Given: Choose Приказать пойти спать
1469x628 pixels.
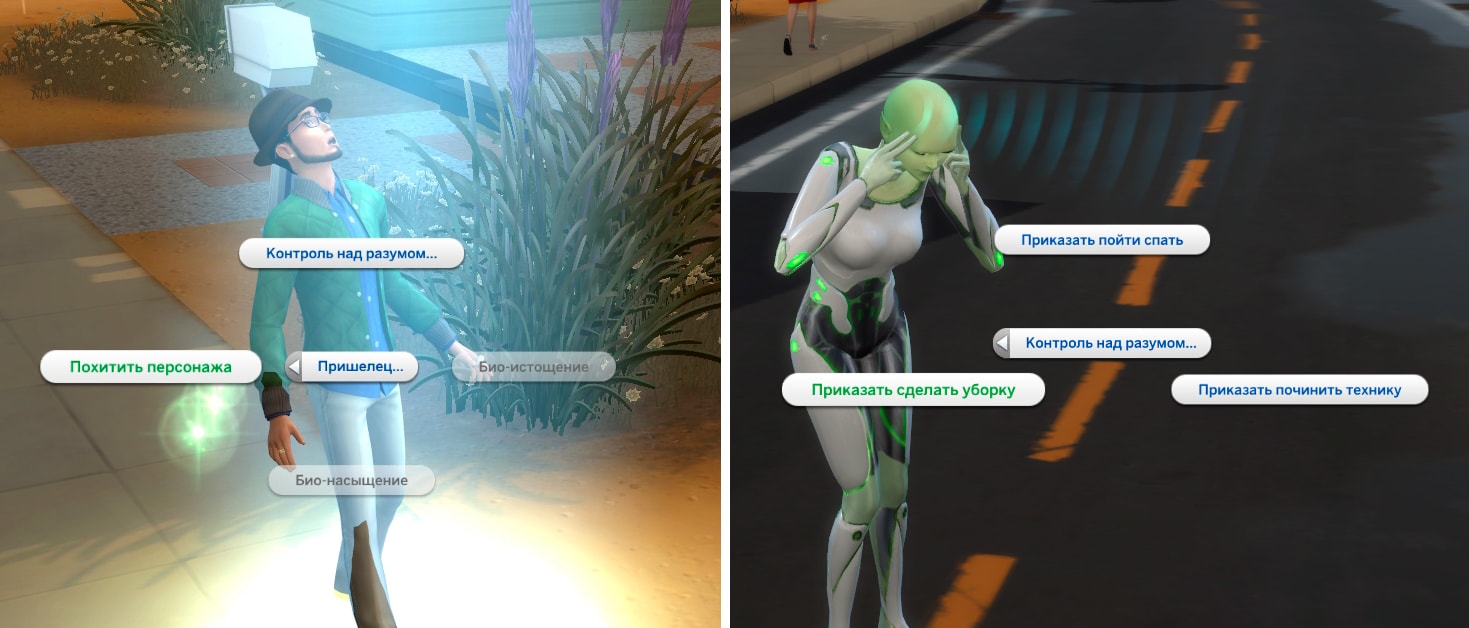Looking at the screenshot, I should click(x=1102, y=240).
